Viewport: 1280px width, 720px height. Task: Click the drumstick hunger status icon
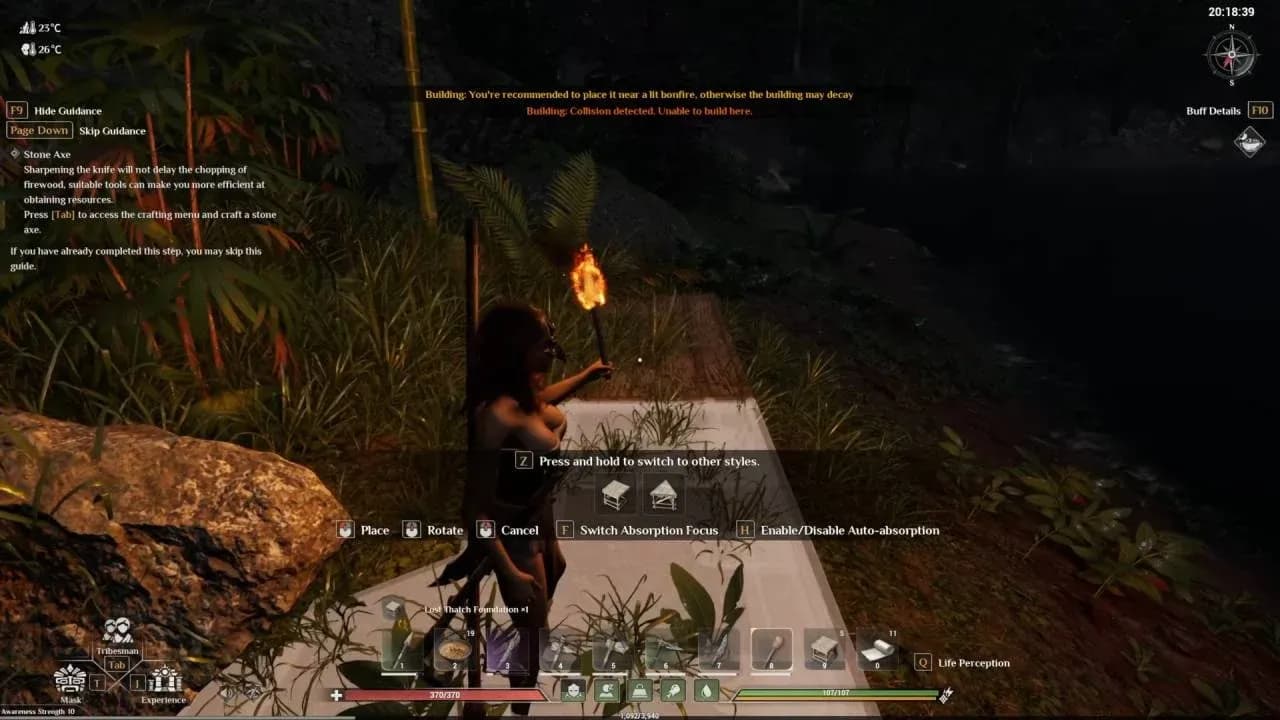[671, 689]
